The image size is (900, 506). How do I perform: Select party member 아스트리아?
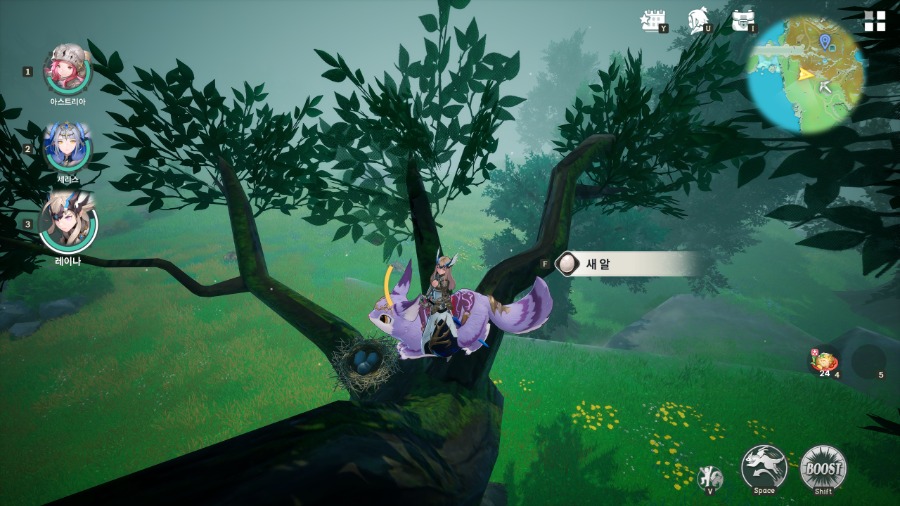pos(68,69)
